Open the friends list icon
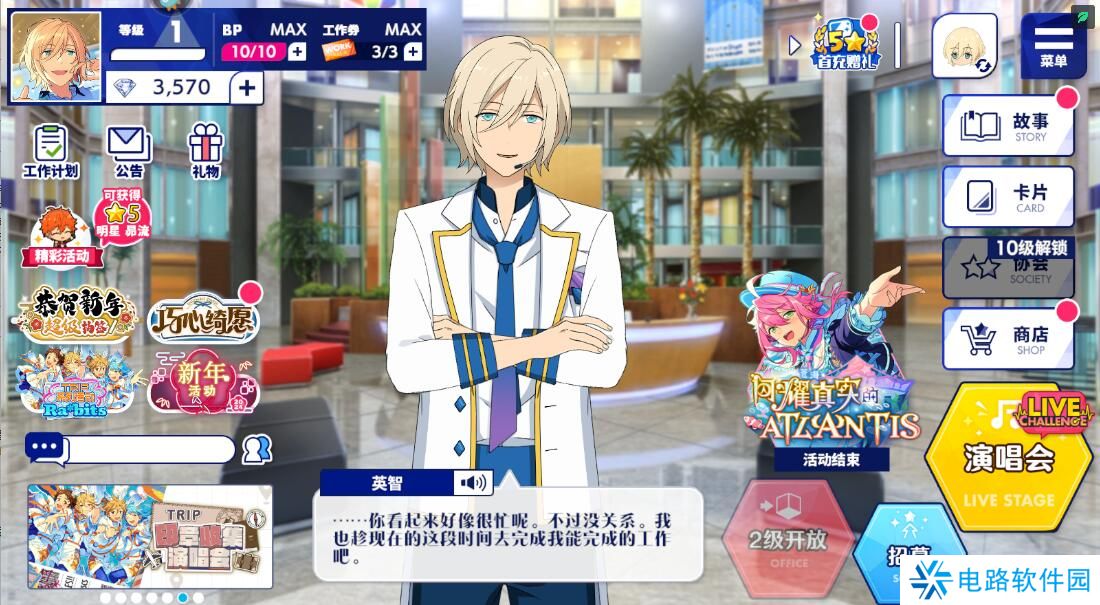This screenshot has width=1100, height=605. (257, 449)
